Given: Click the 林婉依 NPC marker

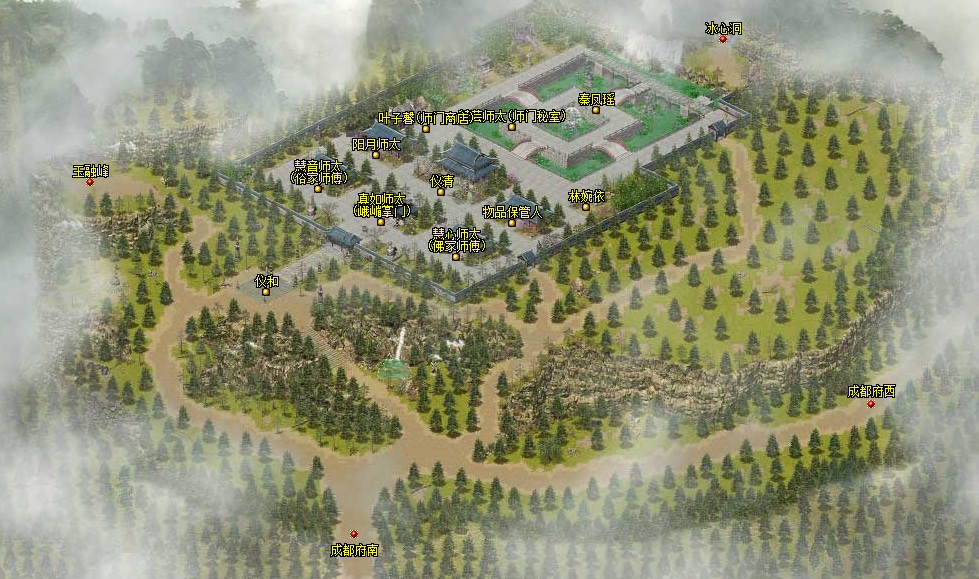Looking at the screenshot, I should (585, 207).
